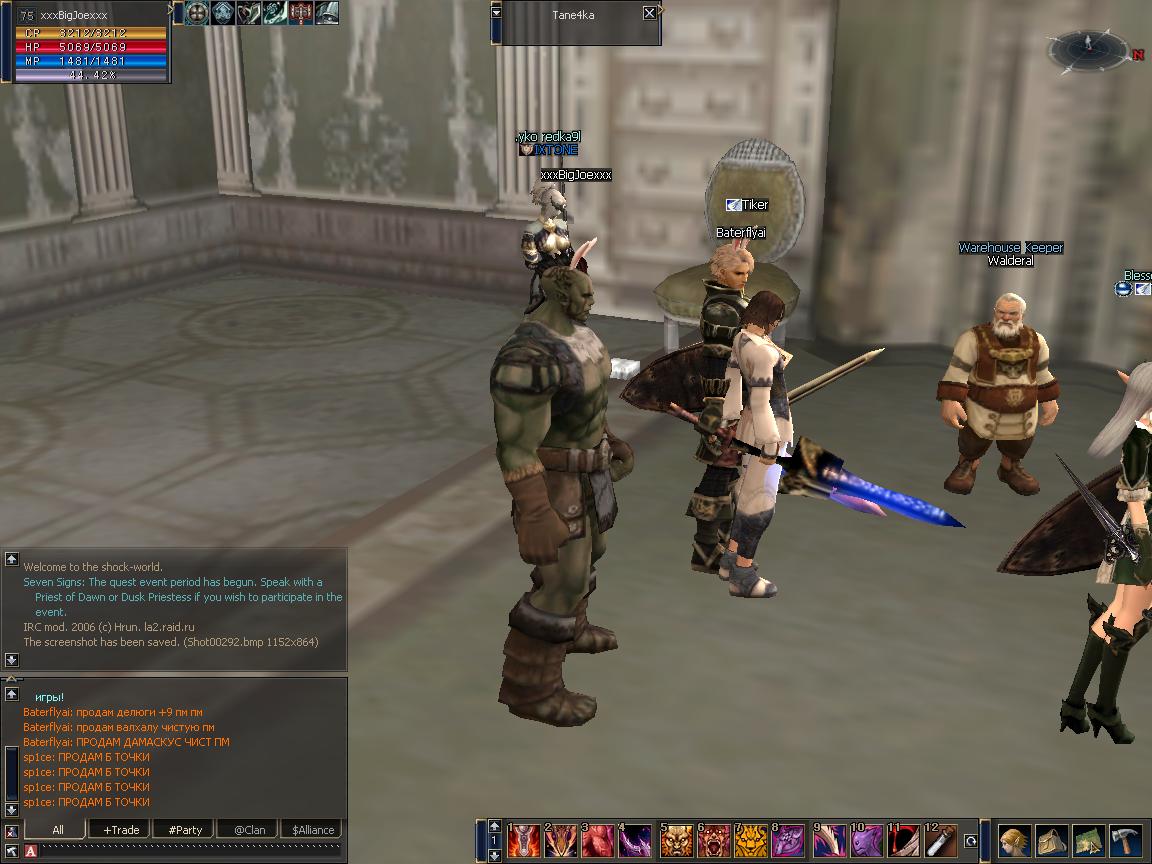Select the @Clan chat tab

coord(249,830)
